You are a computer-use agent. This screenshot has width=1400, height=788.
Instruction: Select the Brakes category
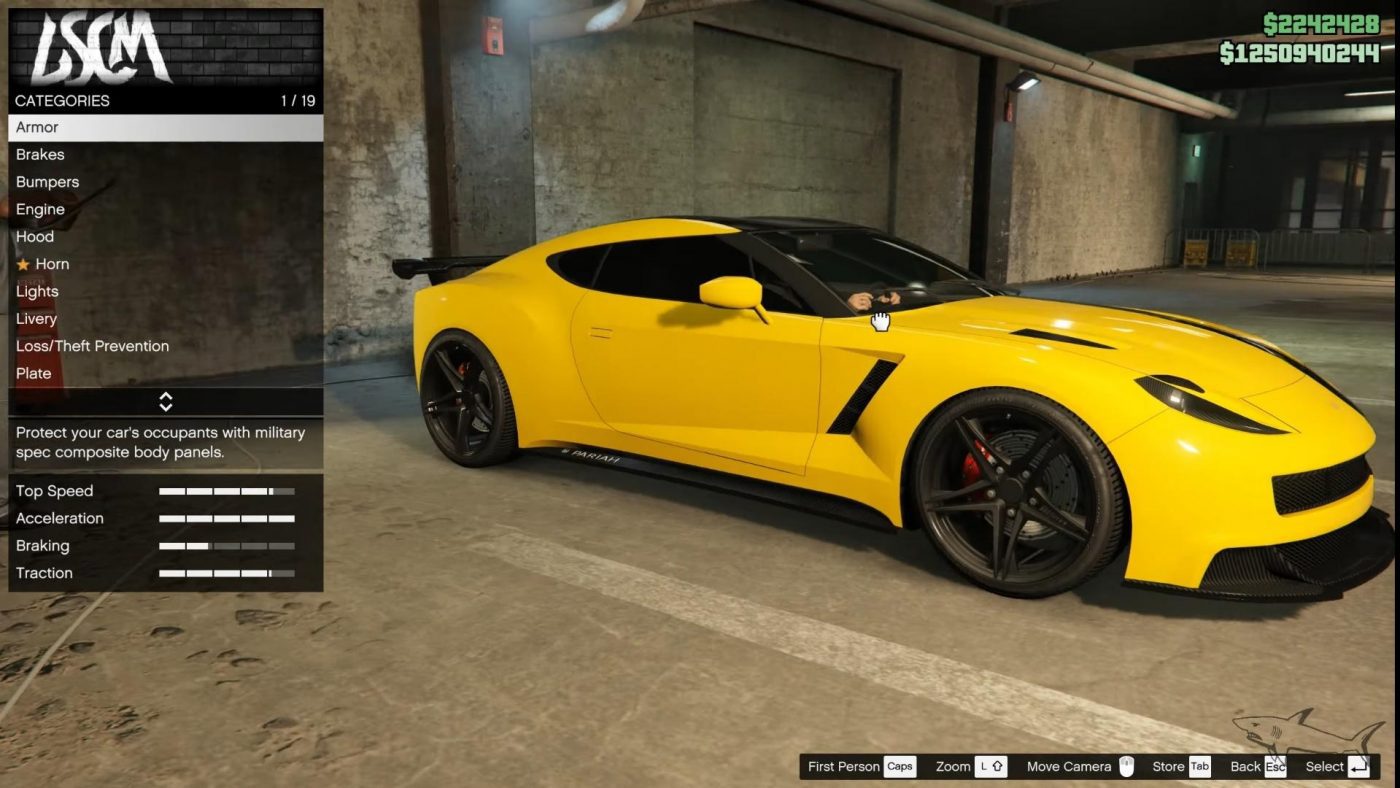(40, 154)
